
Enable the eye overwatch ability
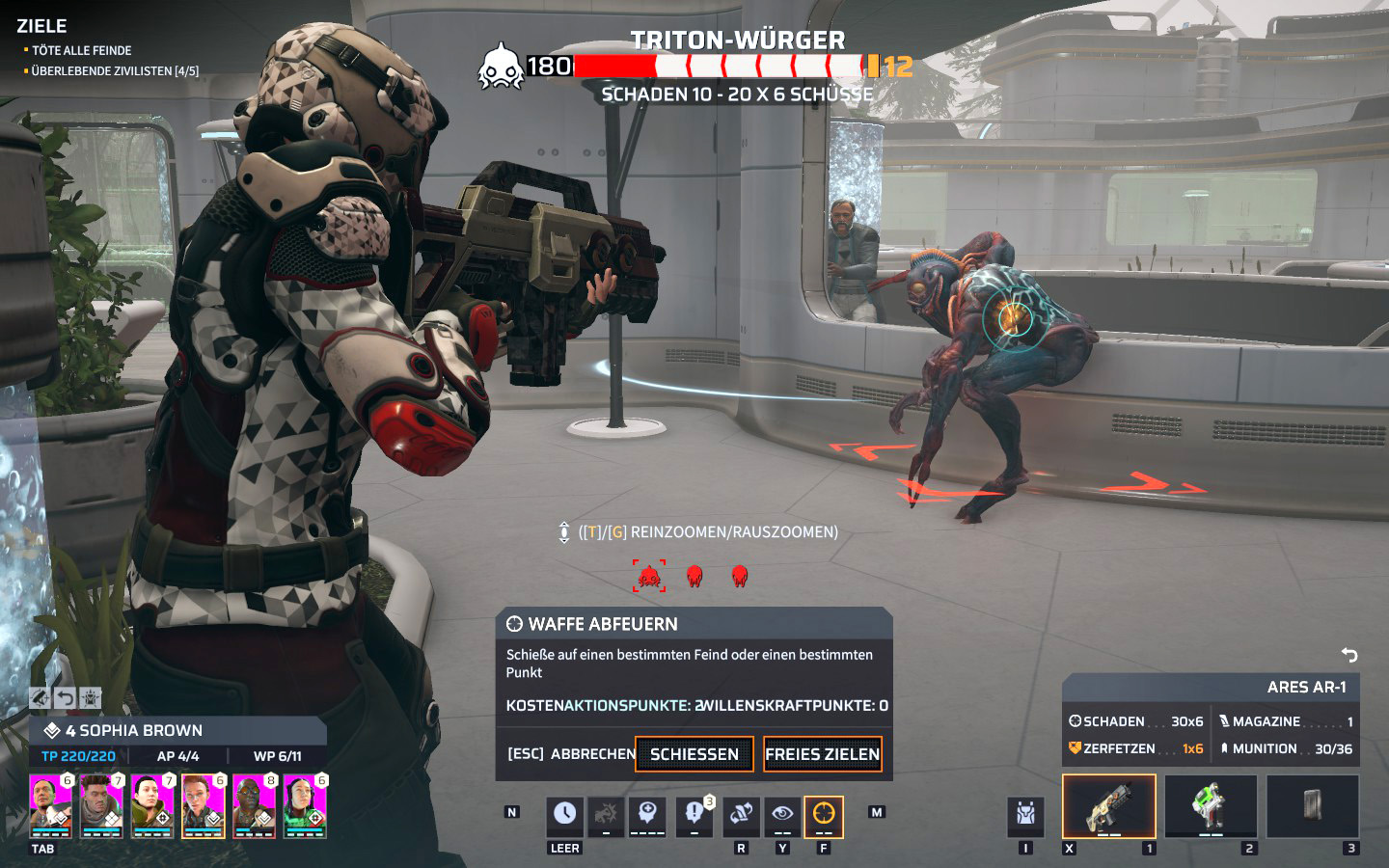[782, 816]
